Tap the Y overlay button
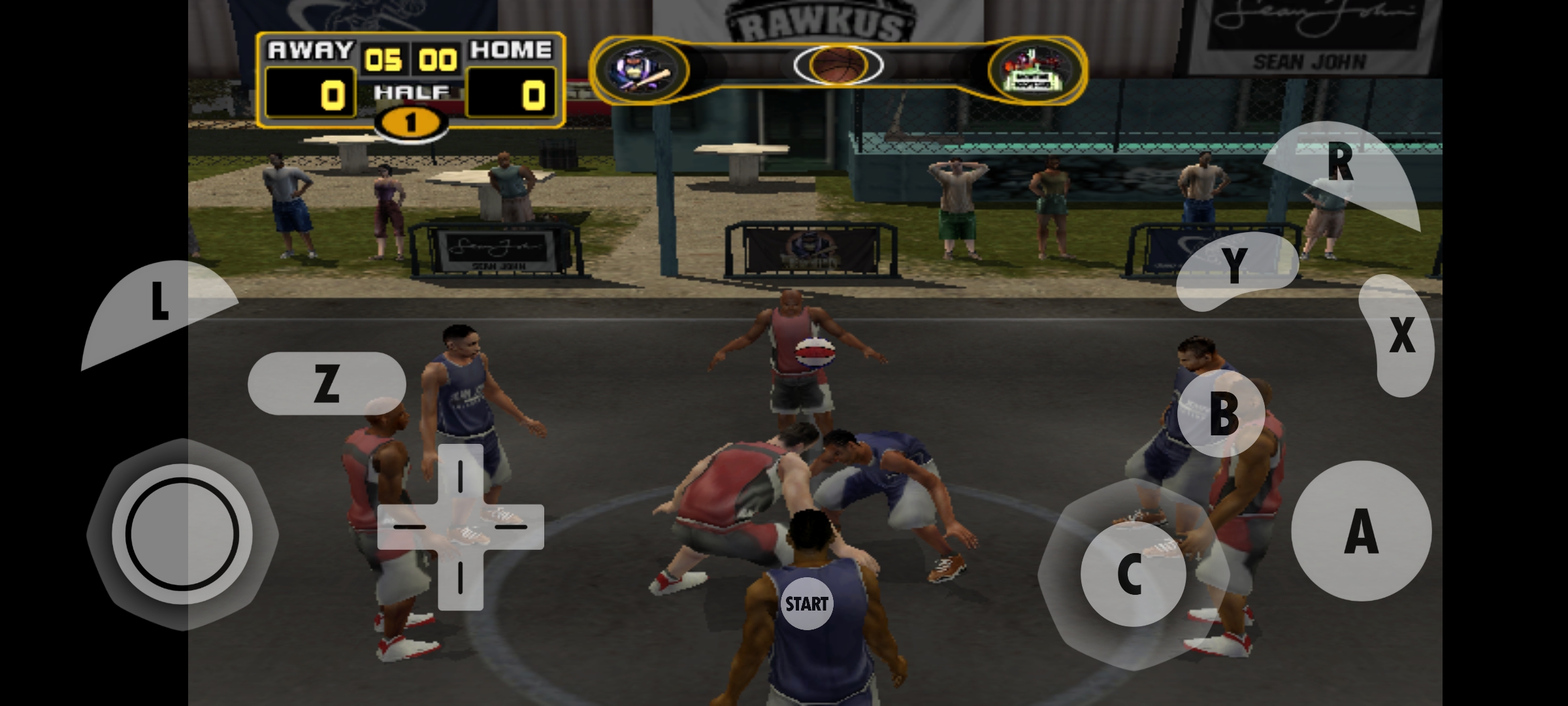 click(1235, 268)
